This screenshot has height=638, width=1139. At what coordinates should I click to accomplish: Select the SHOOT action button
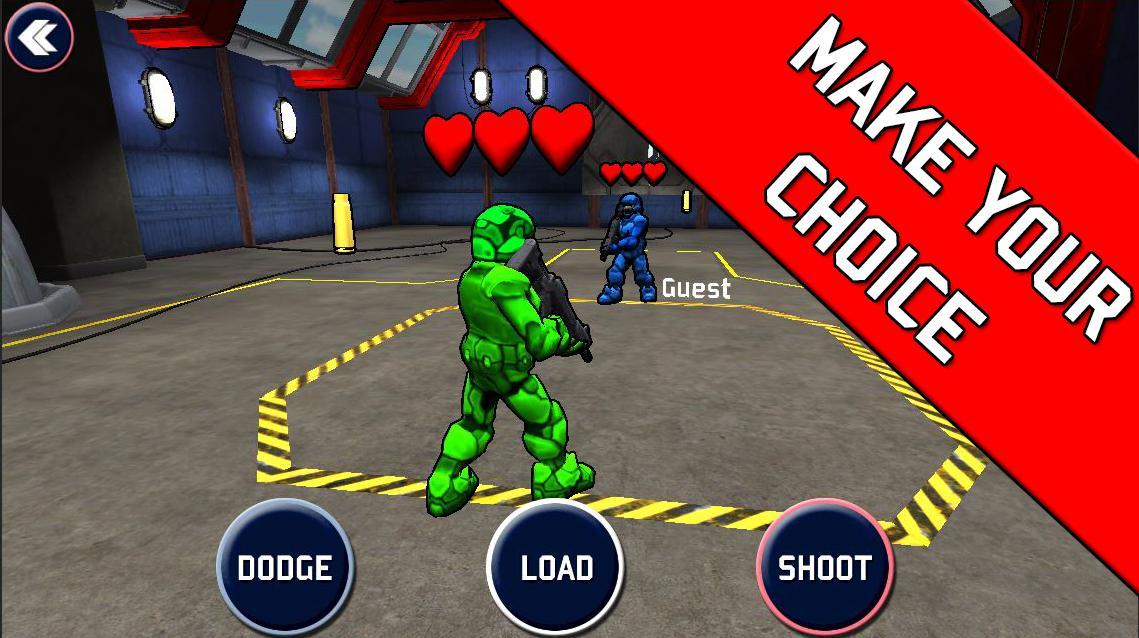point(824,567)
